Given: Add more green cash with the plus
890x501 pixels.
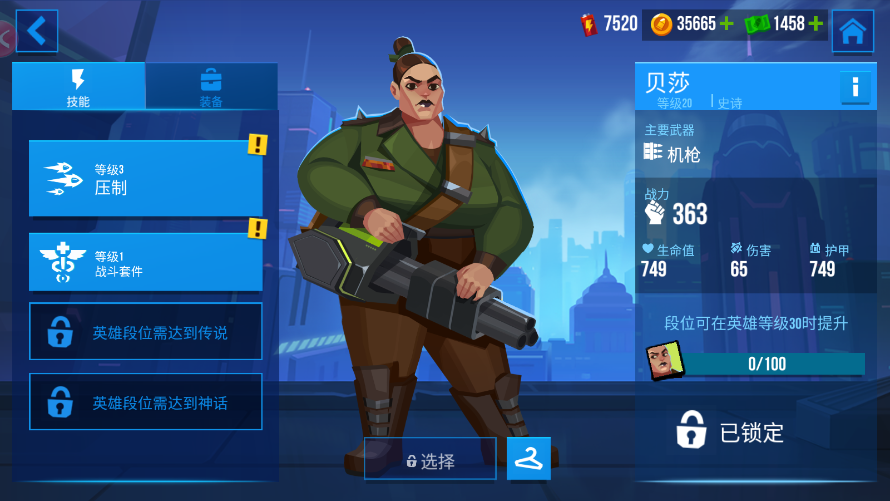Looking at the screenshot, I should (x=816, y=24).
